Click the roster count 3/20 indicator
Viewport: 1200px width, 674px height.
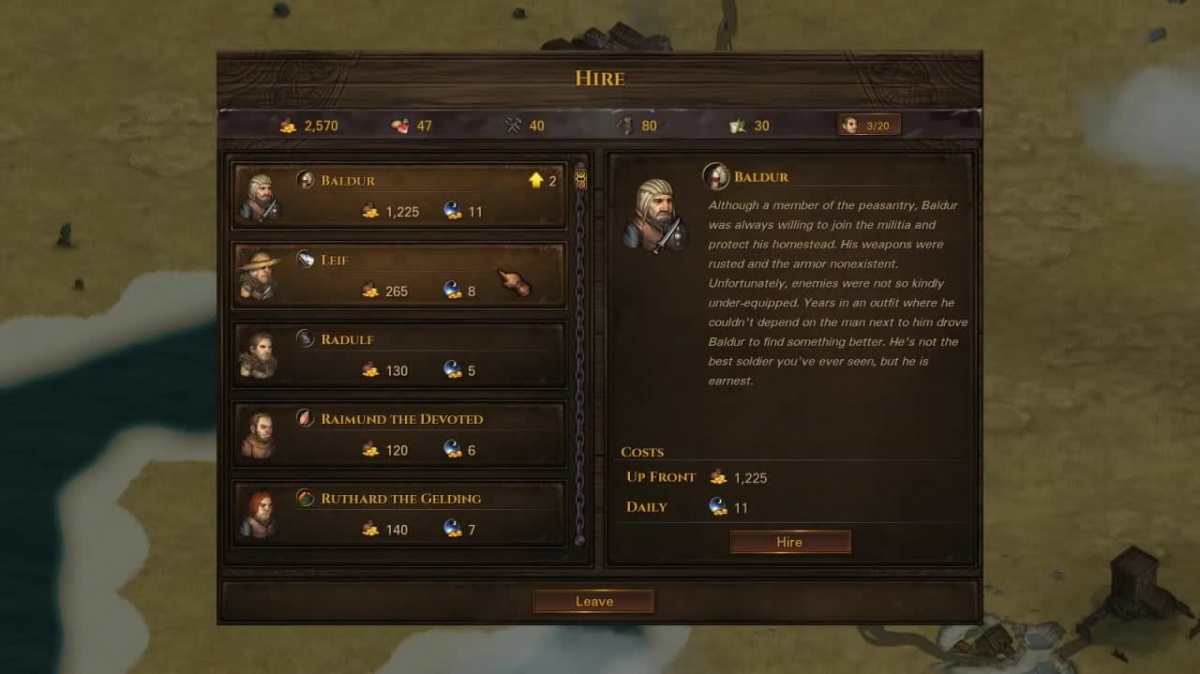[869, 125]
